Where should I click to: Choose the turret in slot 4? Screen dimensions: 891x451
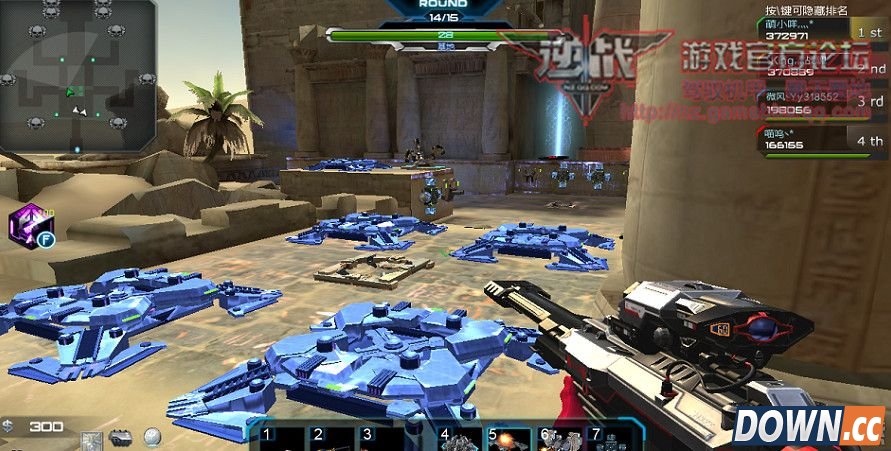pos(459,439)
